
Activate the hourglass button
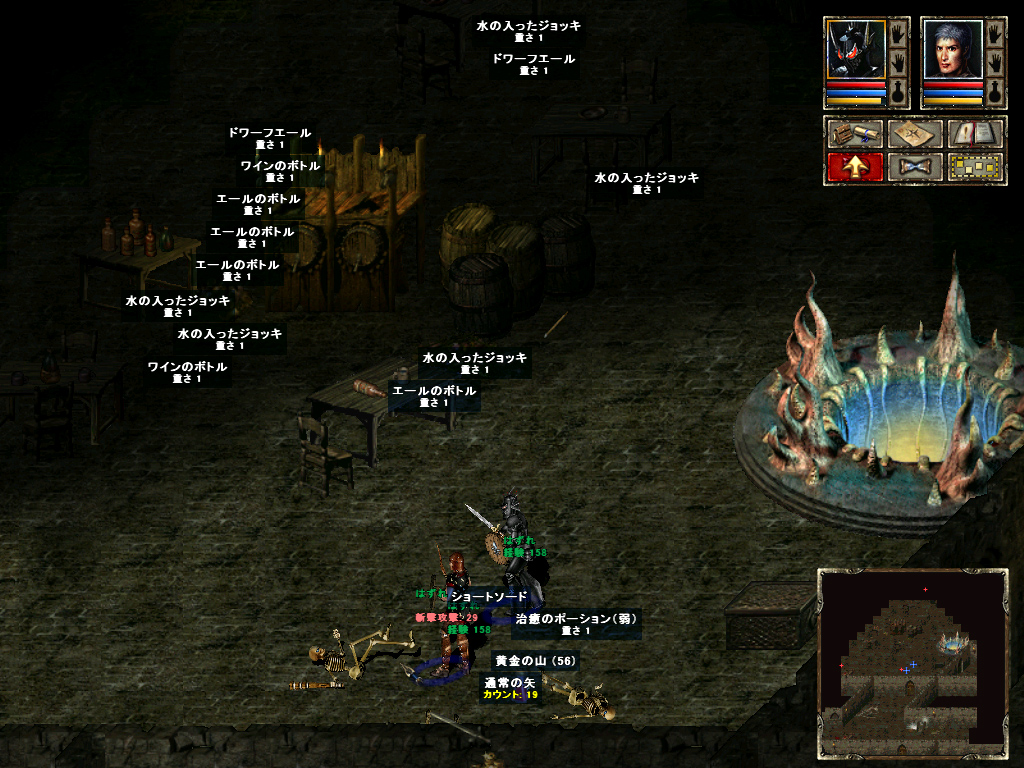pyautogui.click(x=915, y=167)
